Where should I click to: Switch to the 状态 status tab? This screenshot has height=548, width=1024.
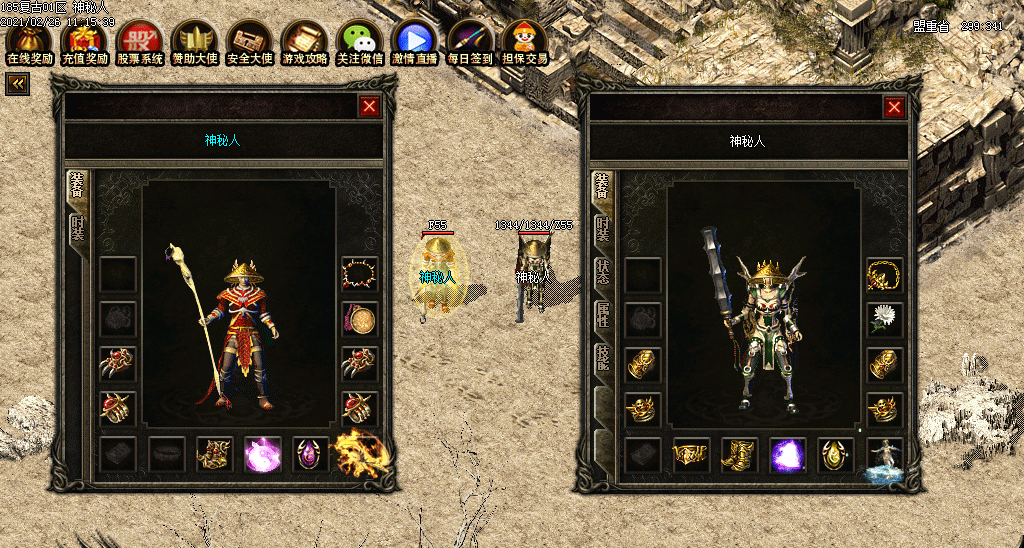pyautogui.click(x=602, y=273)
